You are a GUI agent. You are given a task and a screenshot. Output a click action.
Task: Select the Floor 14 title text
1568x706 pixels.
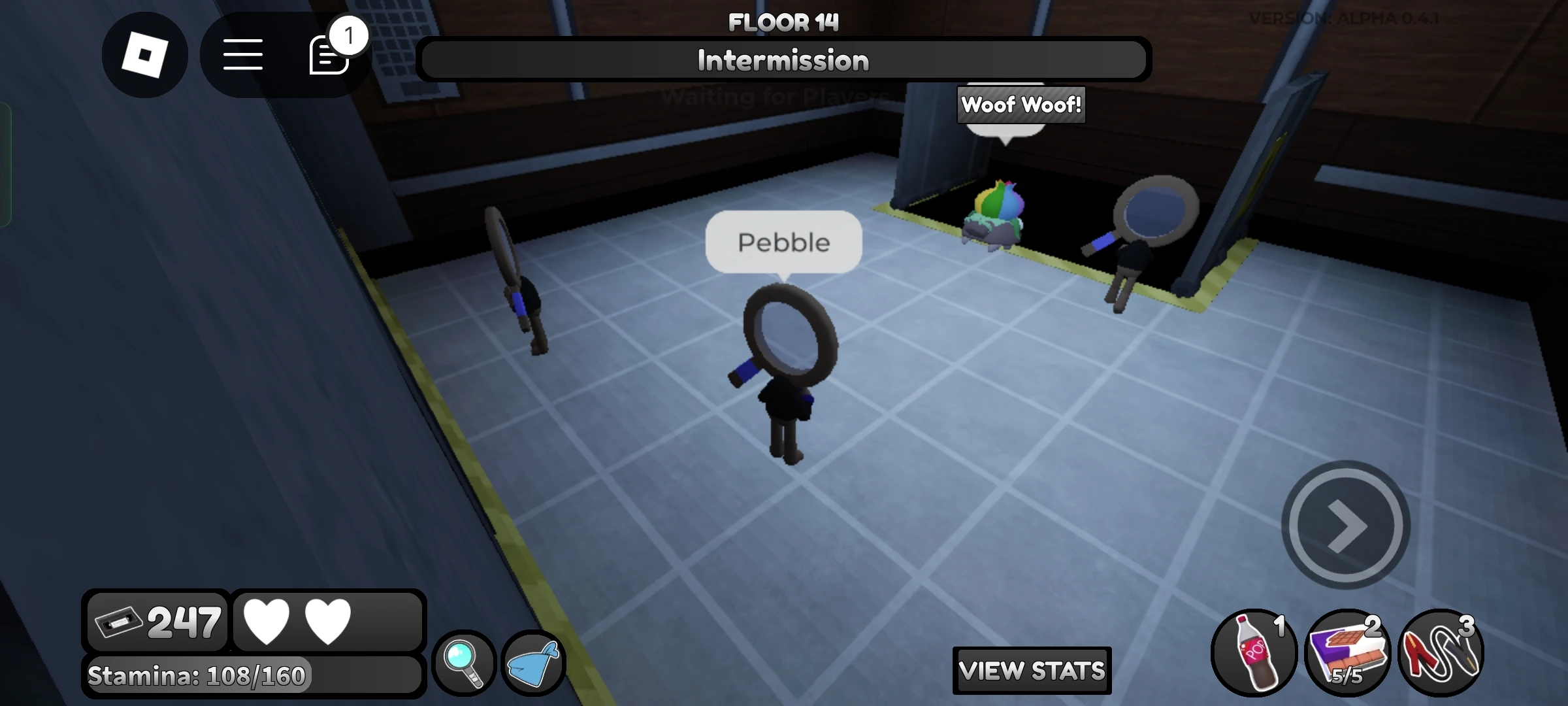pyautogui.click(x=784, y=22)
